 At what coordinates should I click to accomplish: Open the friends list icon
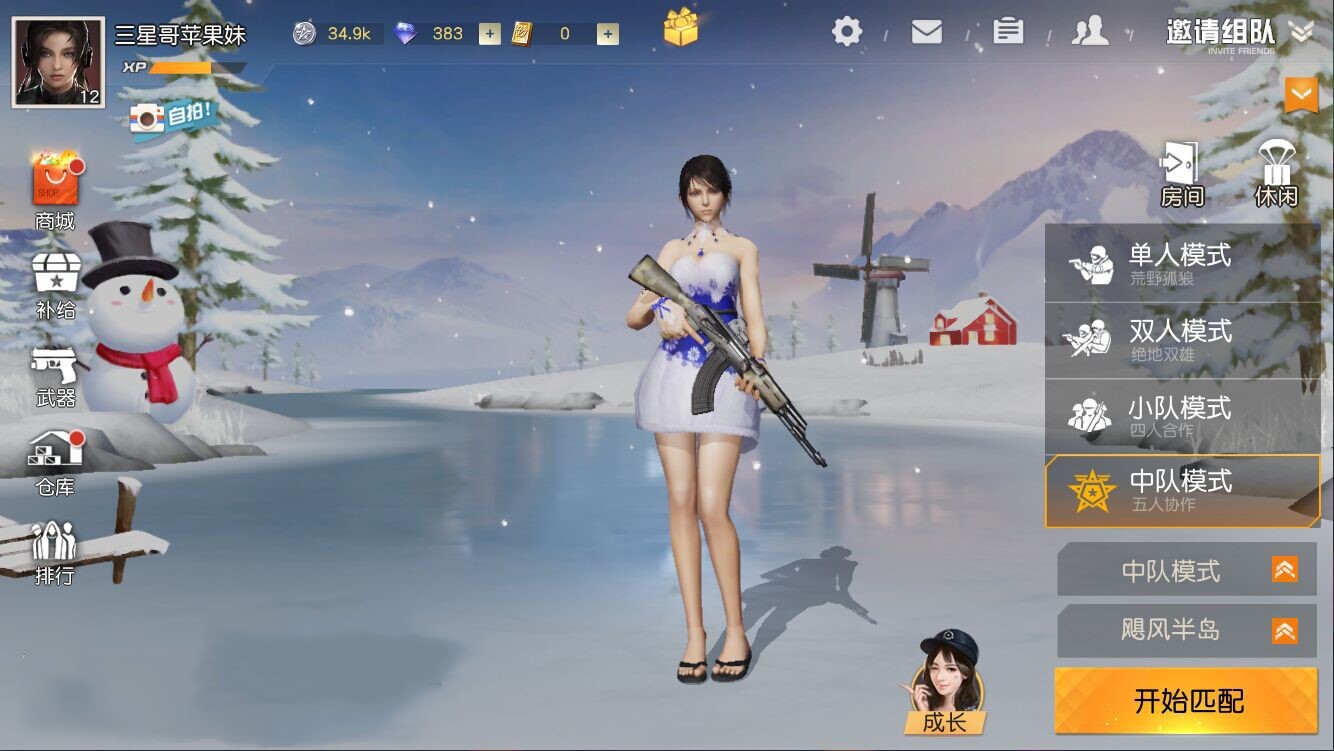(1089, 32)
